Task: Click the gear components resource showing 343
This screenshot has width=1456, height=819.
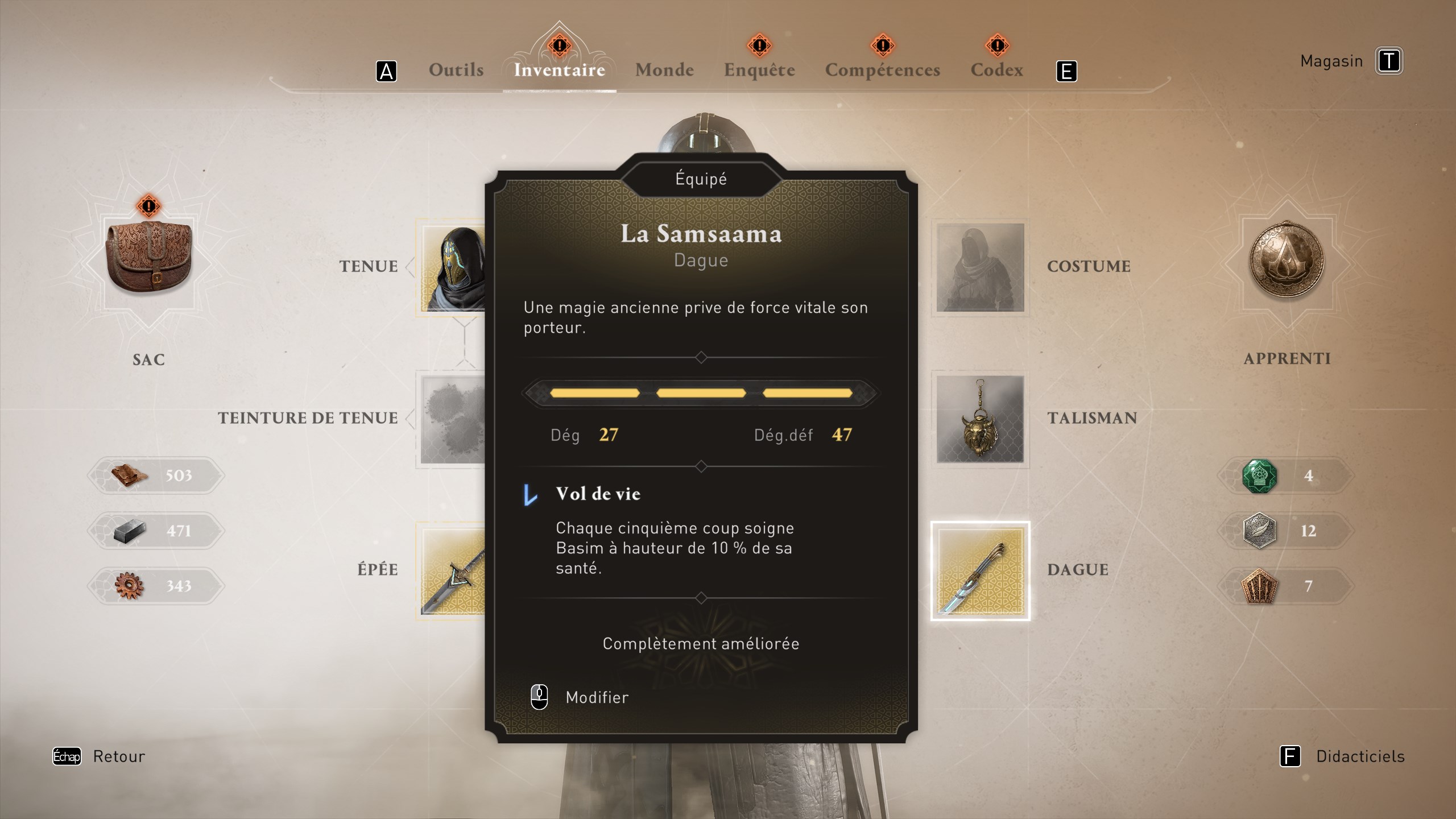Action: point(155,585)
